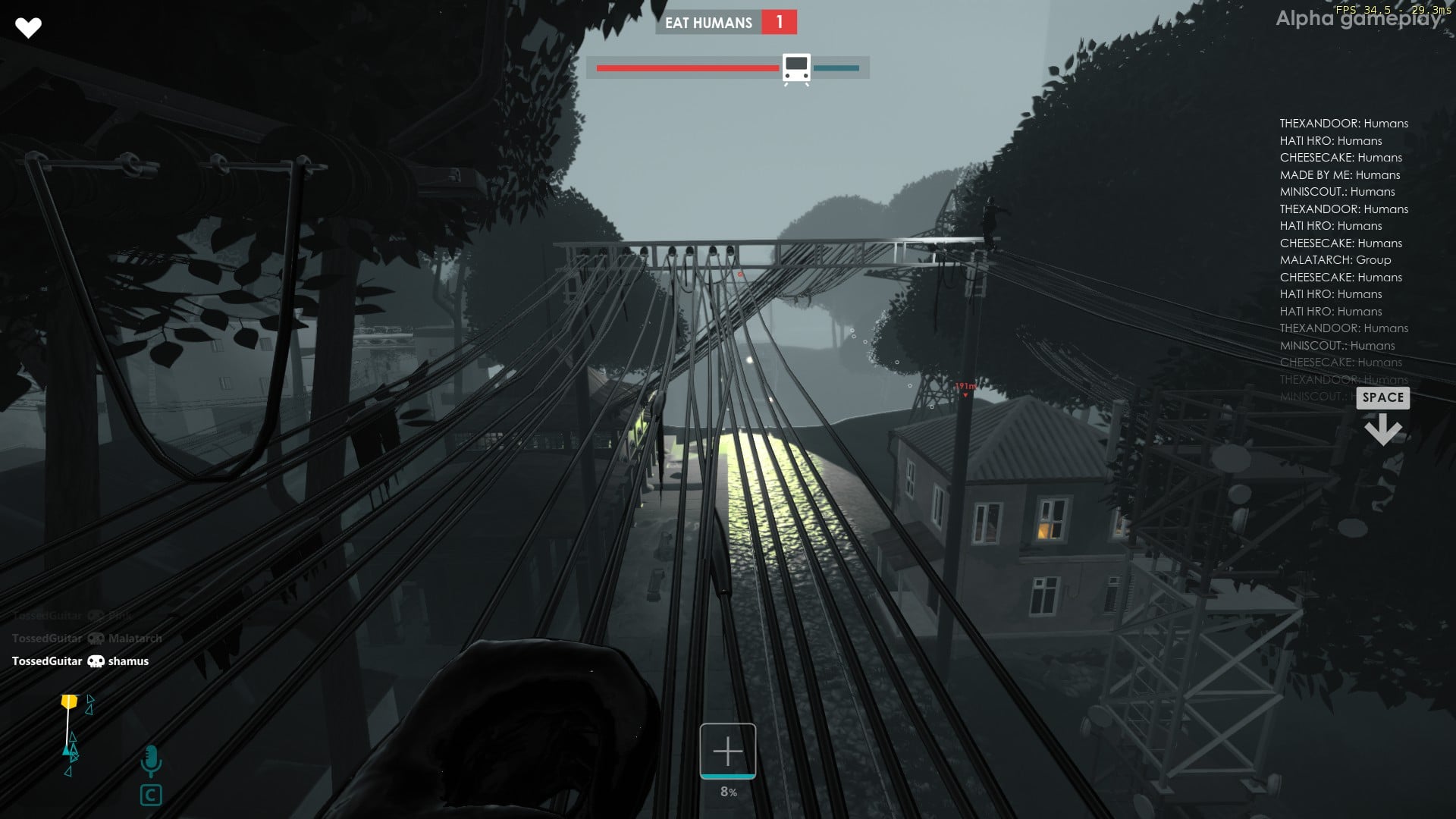This screenshot has height=819, width=1456.
Task: Open the EAT HUMANS objective header
Action: [x=709, y=23]
